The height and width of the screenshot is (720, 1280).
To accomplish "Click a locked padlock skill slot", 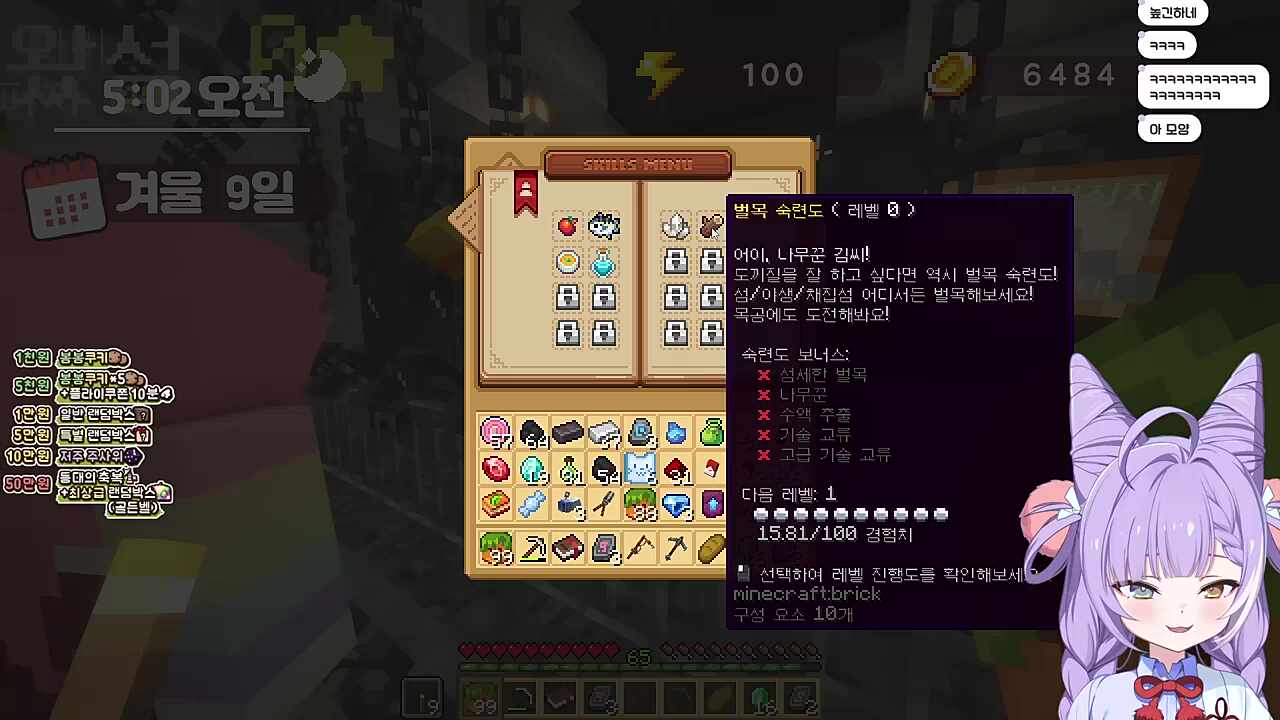I will (567, 298).
